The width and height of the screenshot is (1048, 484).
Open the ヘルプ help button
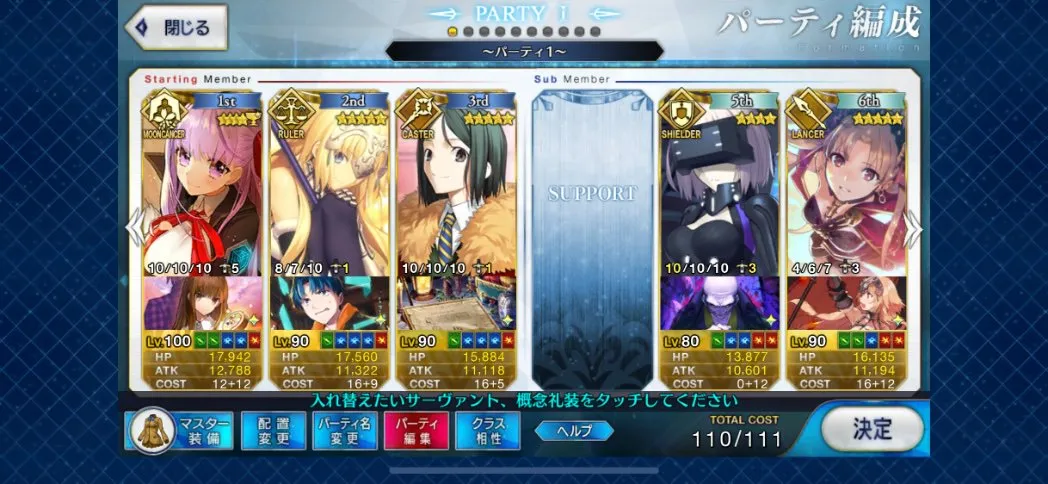574,431
